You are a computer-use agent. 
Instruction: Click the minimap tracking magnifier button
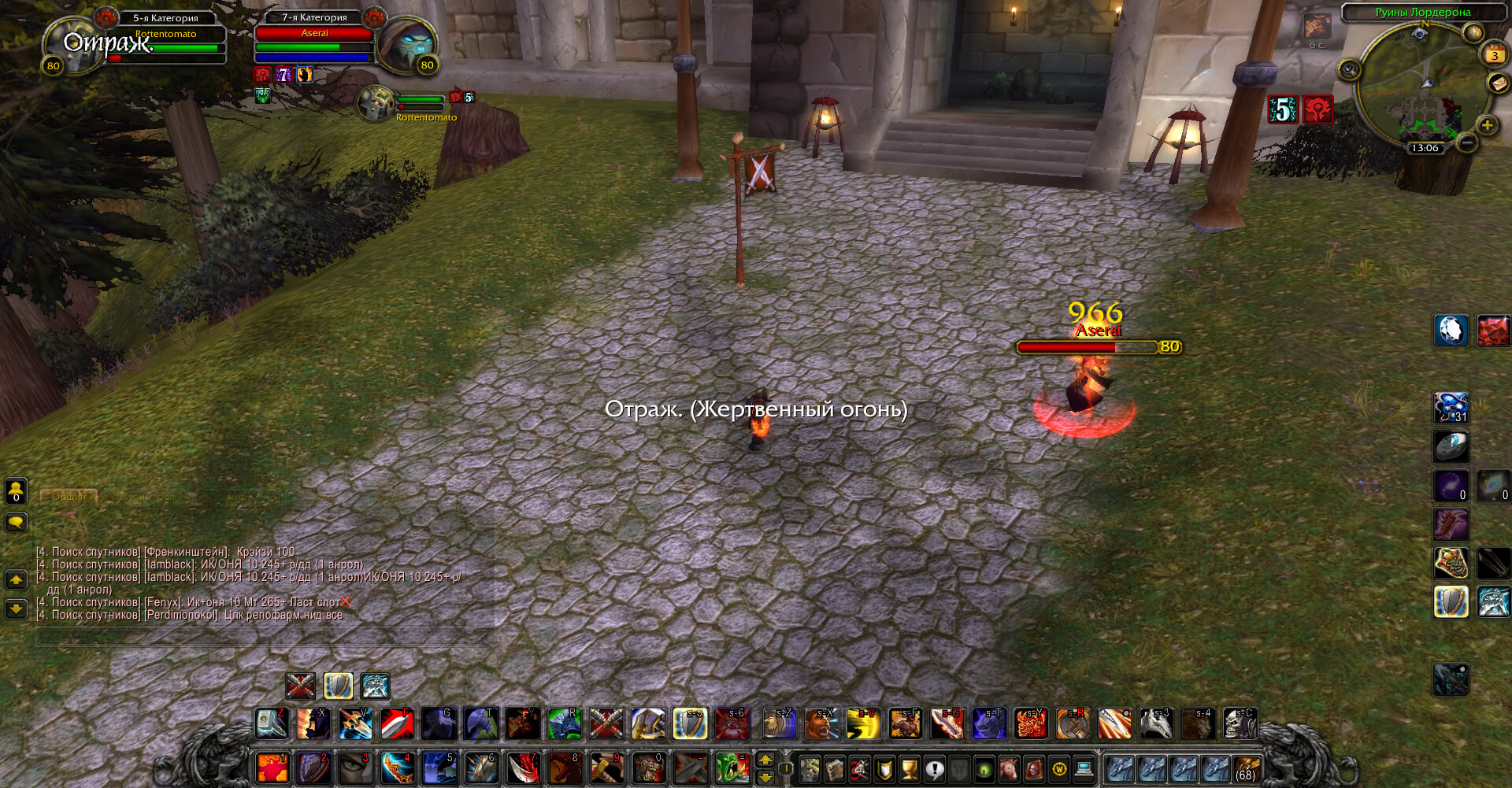[1349, 70]
